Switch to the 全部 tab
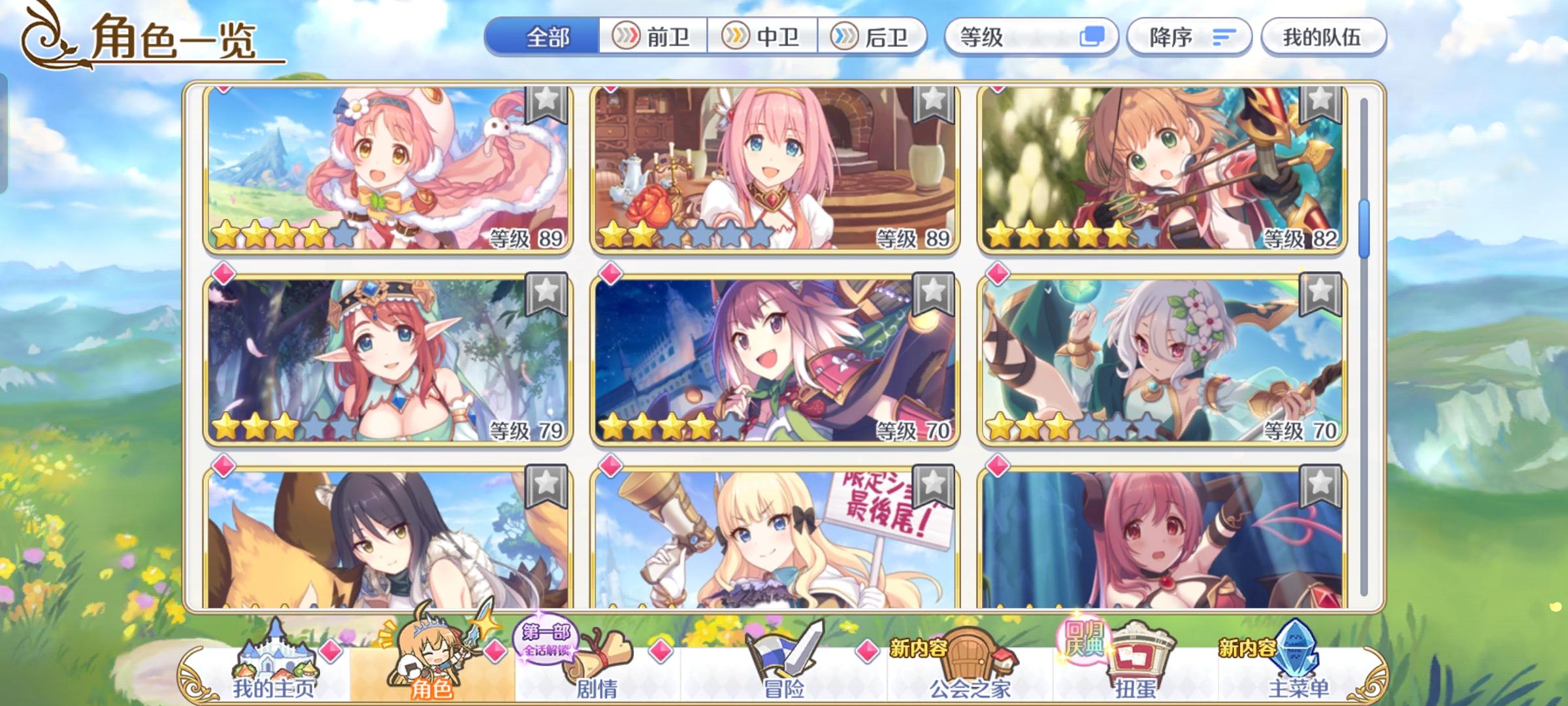1568x706 pixels. 549,37
